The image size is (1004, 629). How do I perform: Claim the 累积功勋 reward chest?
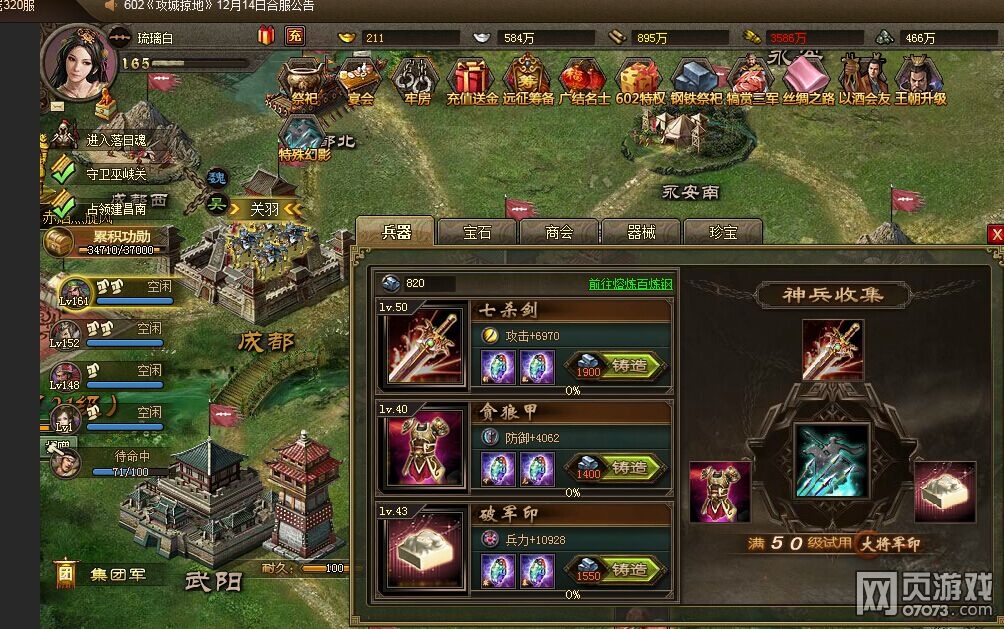(x=60, y=240)
